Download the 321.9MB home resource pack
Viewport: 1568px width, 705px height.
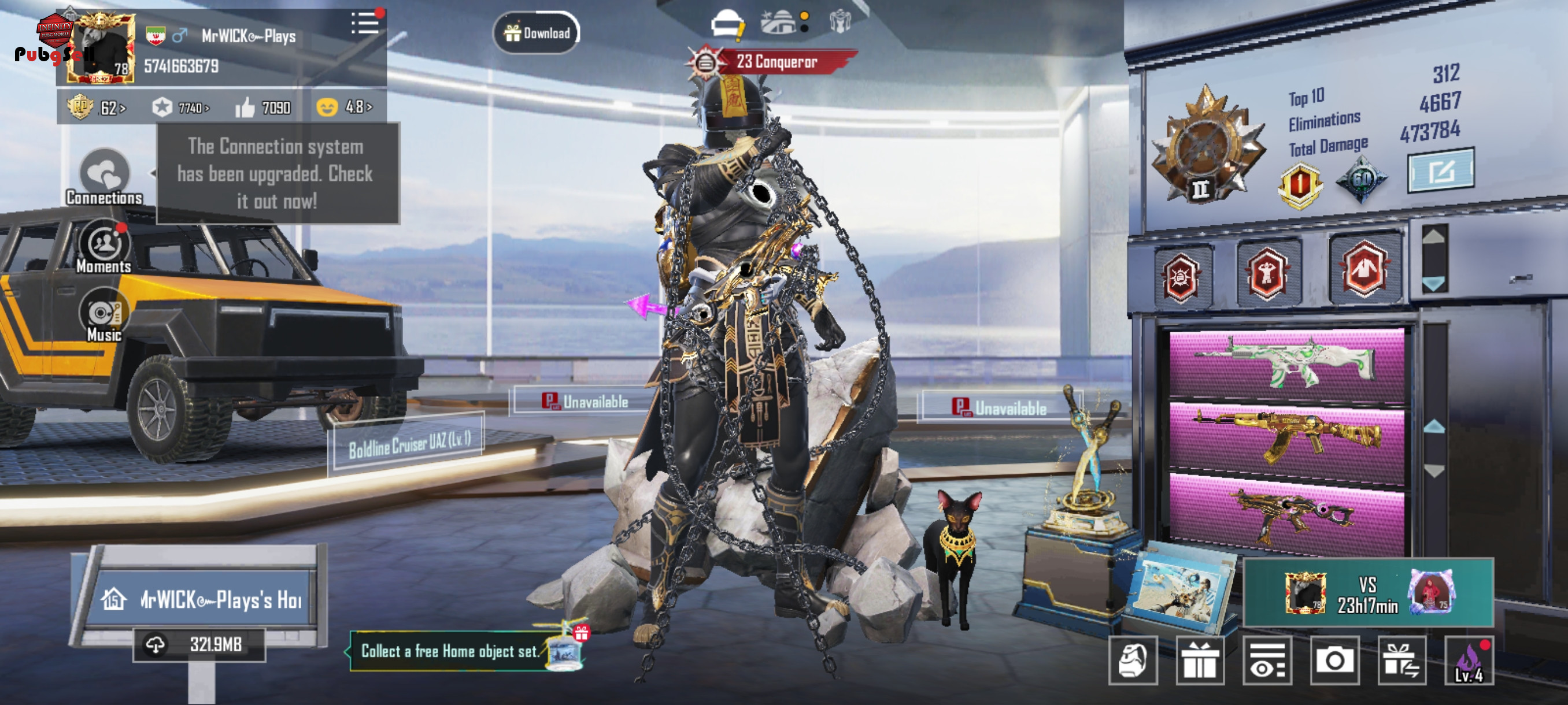199,645
